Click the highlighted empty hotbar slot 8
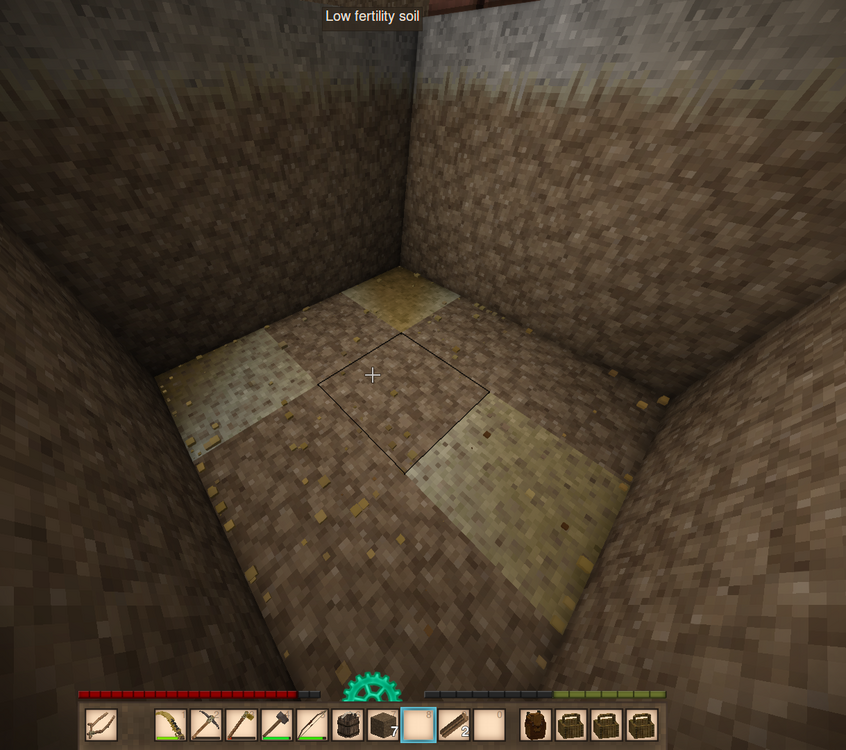The height and width of the screenshot is (750, 846). point(418,724)
